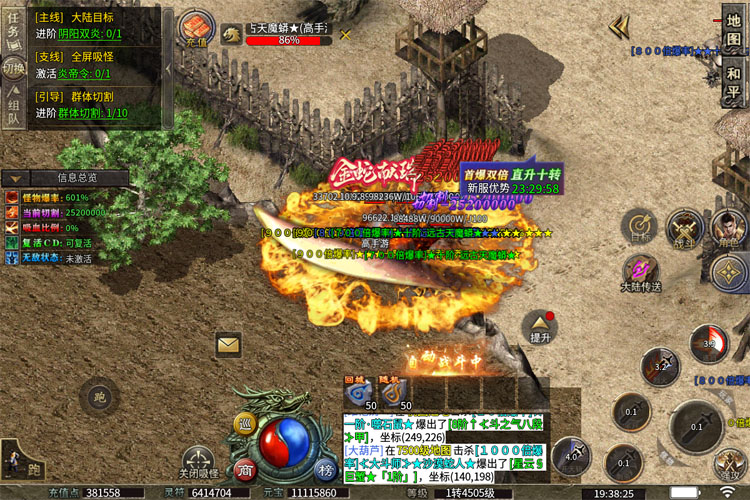Select the 支线 全屏吸怪 side quest entry
Image resolution: width=750 pixels, height=500 pixels.
90,64
